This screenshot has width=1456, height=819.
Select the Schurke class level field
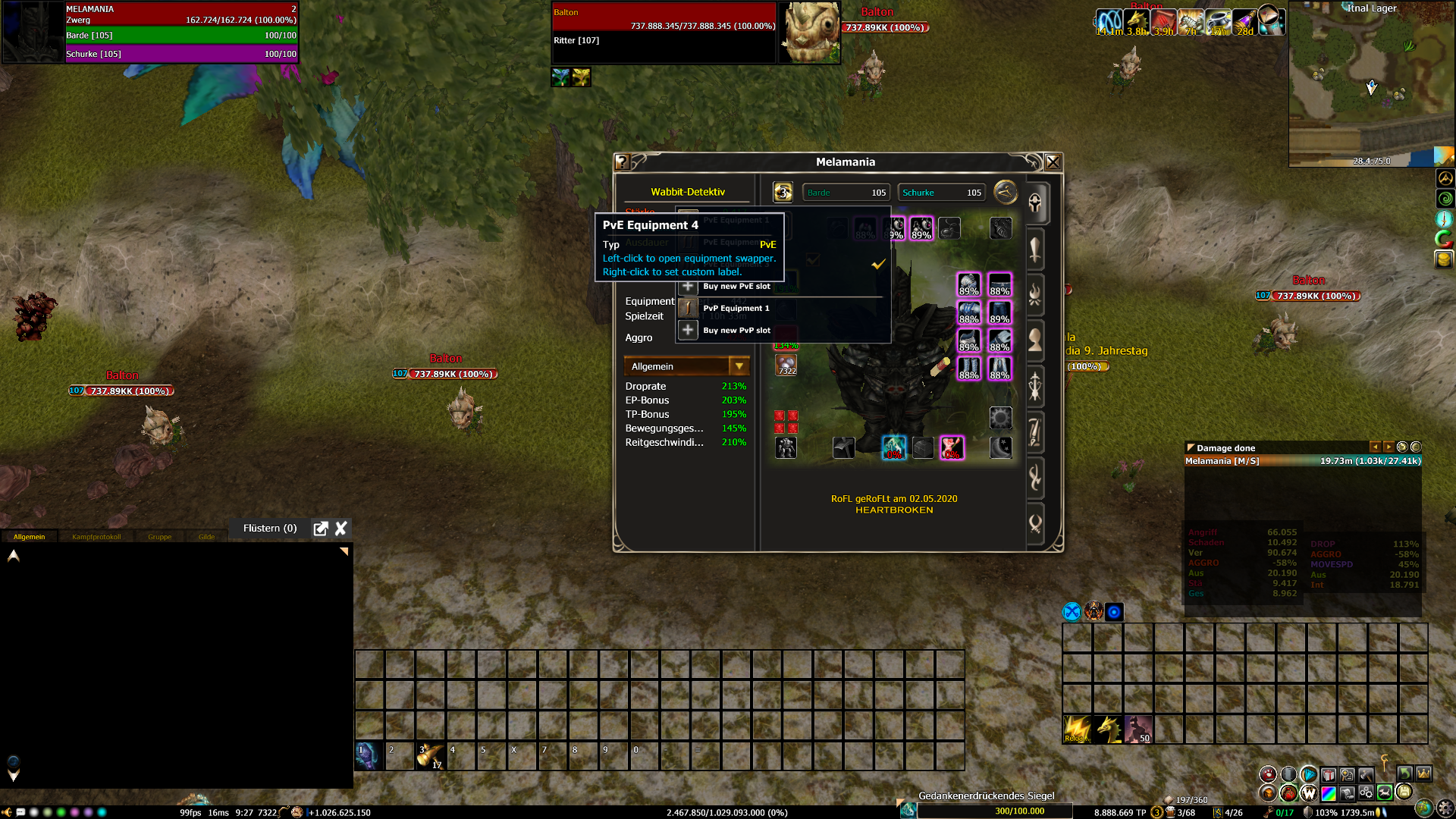(x=941, y=193)
